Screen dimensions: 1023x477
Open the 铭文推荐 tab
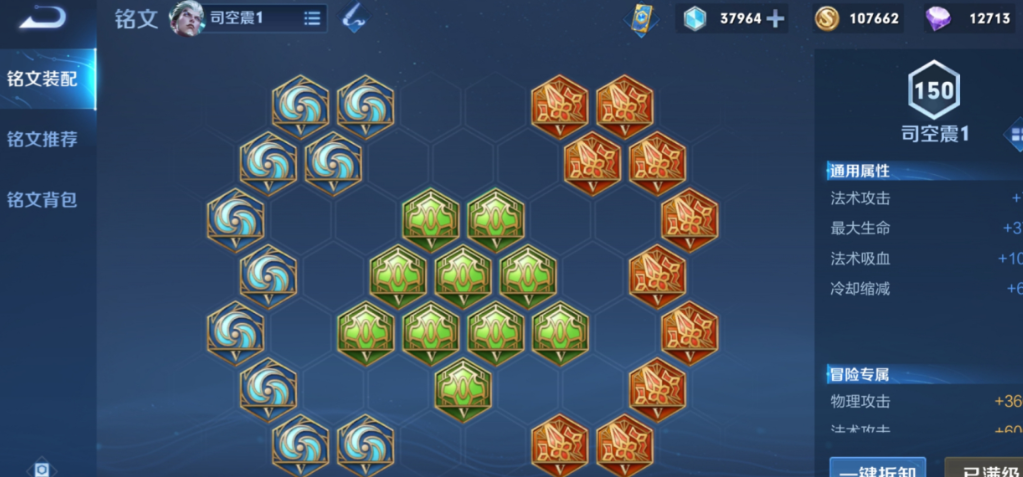[x=42, y=139]
